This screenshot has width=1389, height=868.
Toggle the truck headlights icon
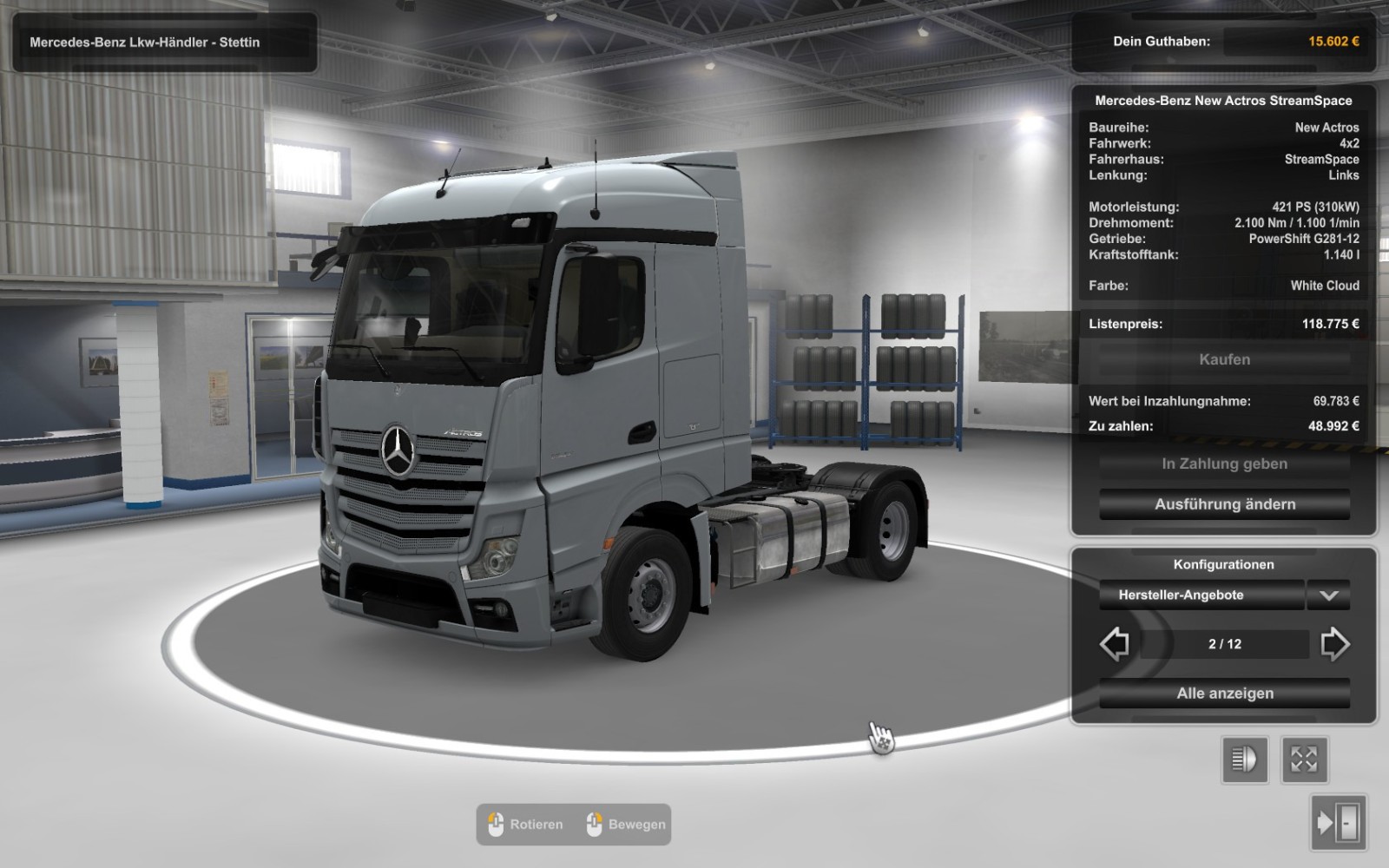(1245, 760)
